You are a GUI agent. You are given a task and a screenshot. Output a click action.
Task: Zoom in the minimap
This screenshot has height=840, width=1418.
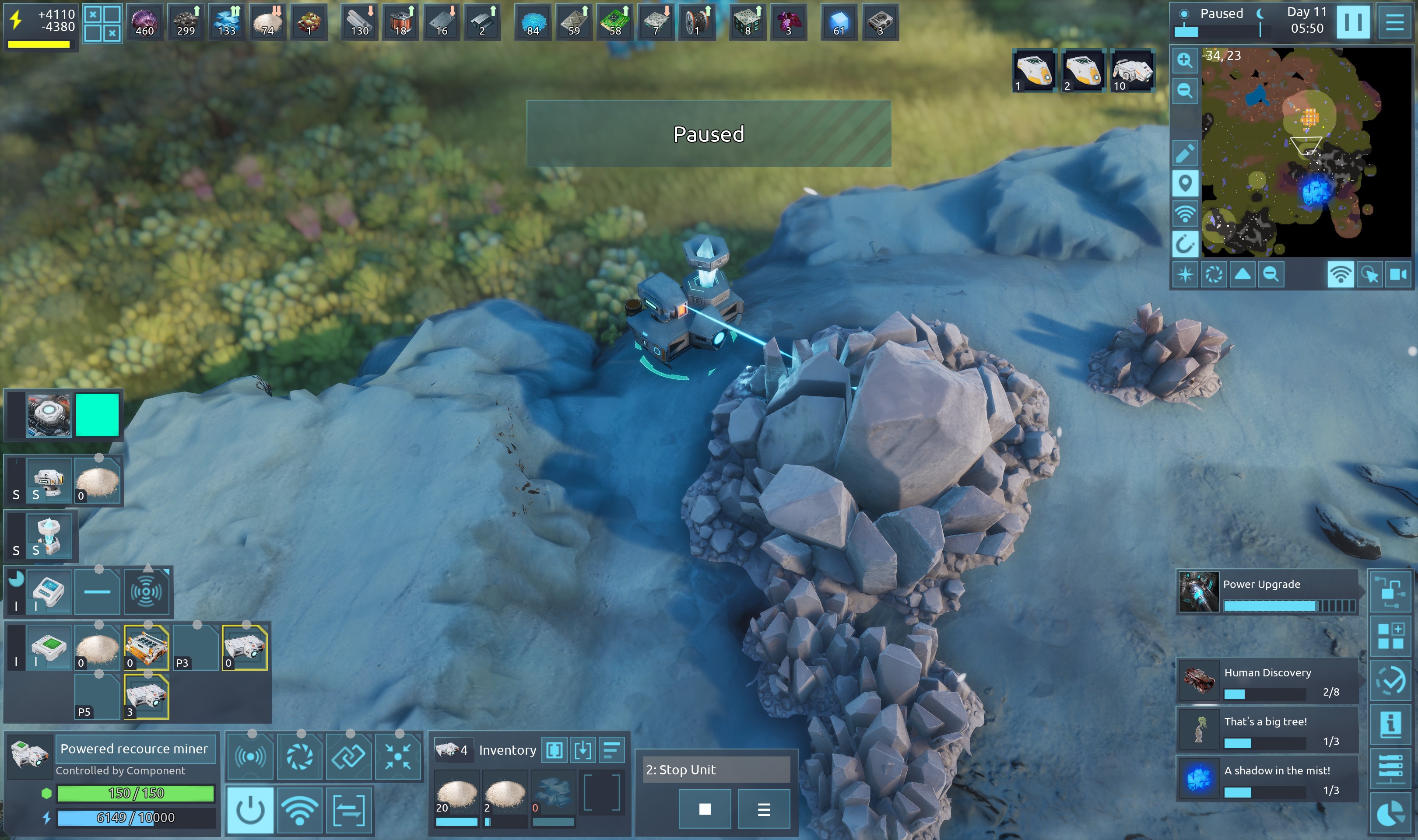click(1184, 60)
